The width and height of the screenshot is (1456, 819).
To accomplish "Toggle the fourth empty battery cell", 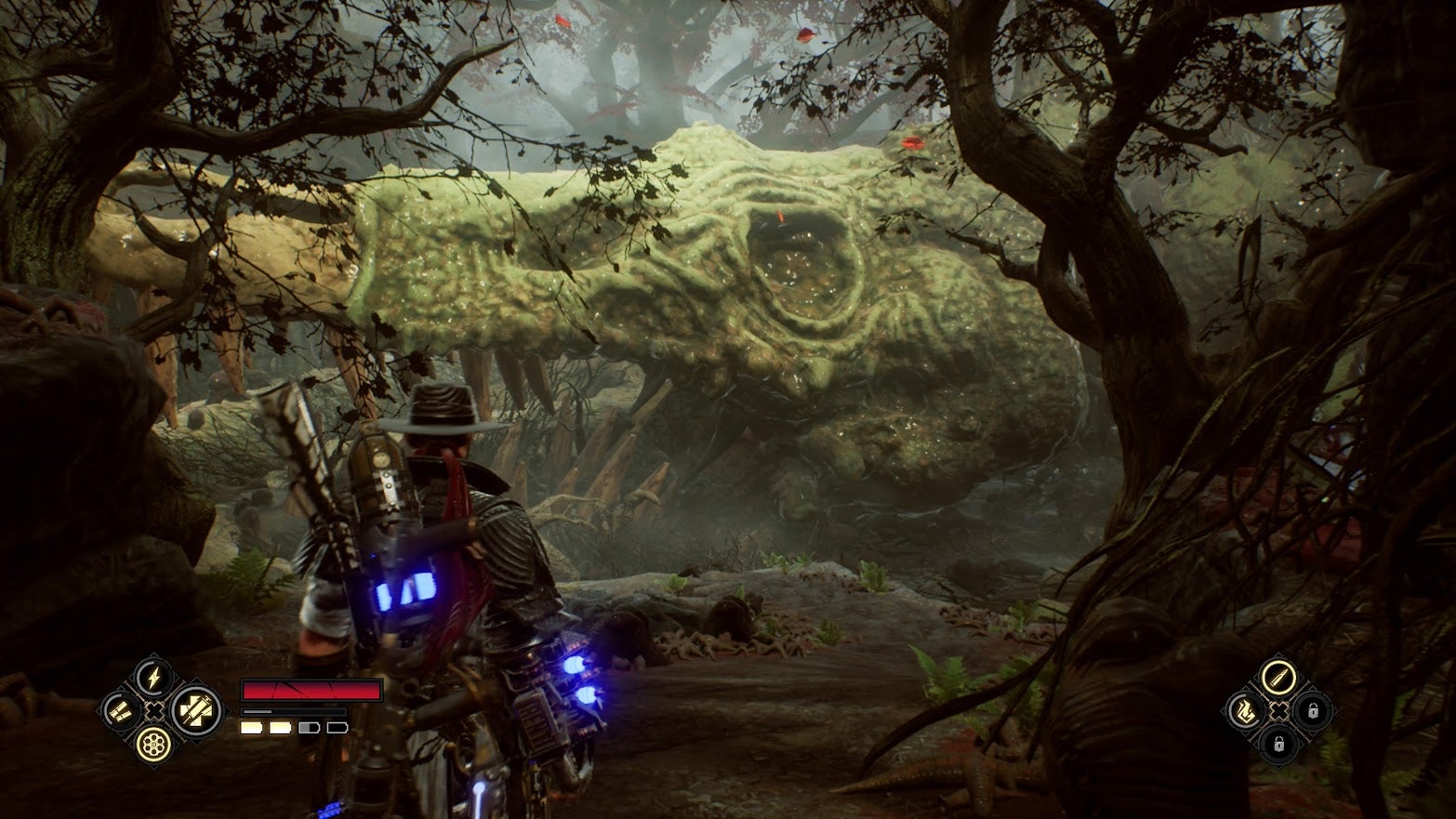I will click(338, 728).
